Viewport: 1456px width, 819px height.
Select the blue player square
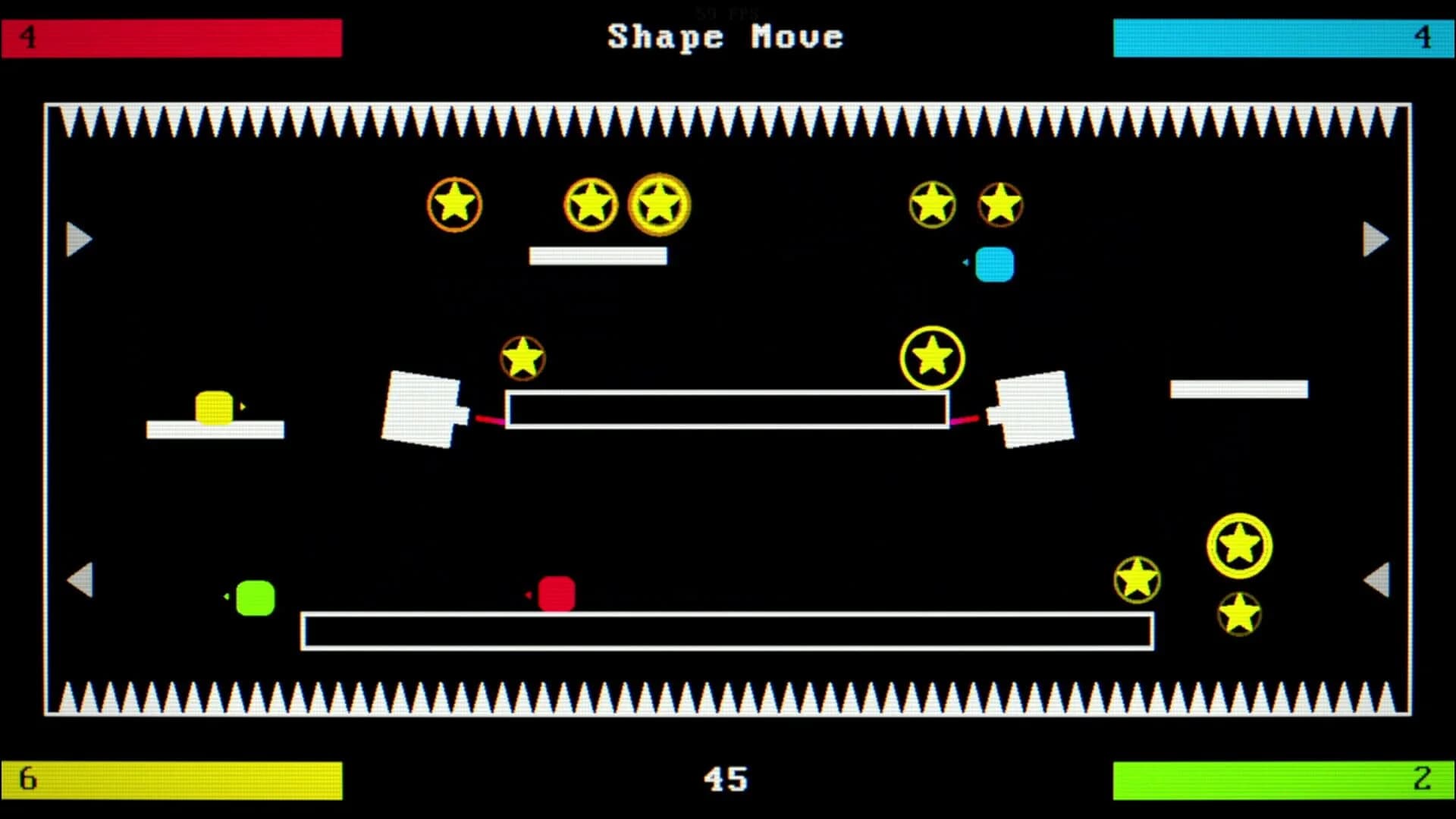click(994, 265)
